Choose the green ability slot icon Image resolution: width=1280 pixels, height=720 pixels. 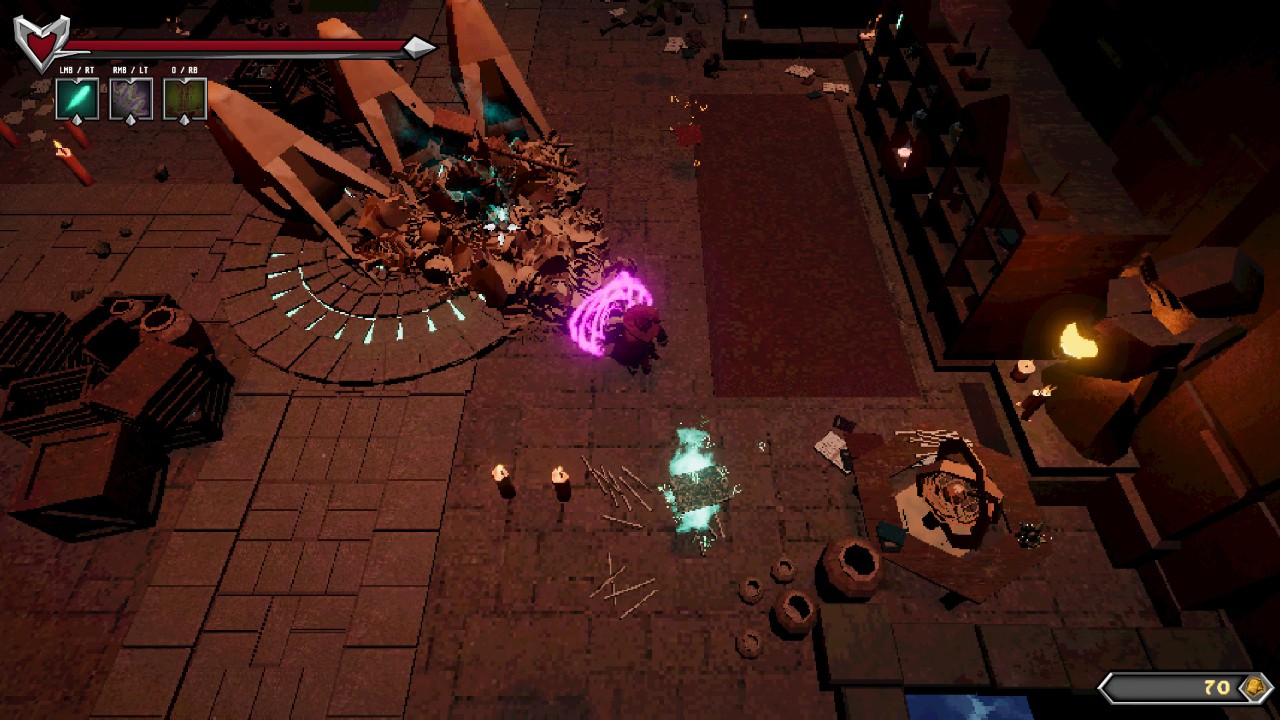[184, 99]
